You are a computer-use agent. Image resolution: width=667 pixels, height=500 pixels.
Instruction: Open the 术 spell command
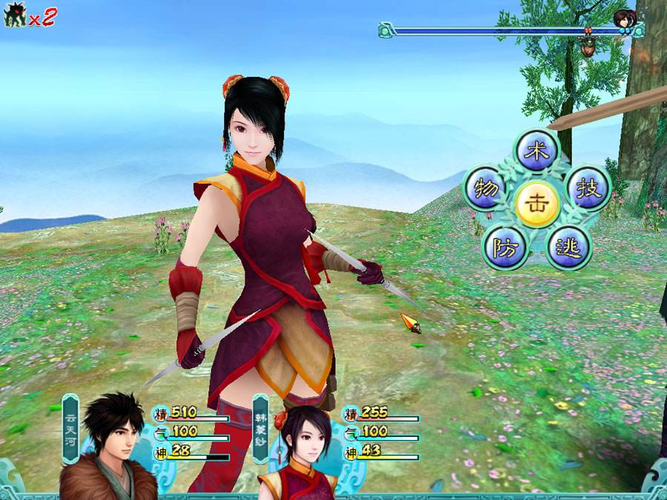tap(537, 152)
